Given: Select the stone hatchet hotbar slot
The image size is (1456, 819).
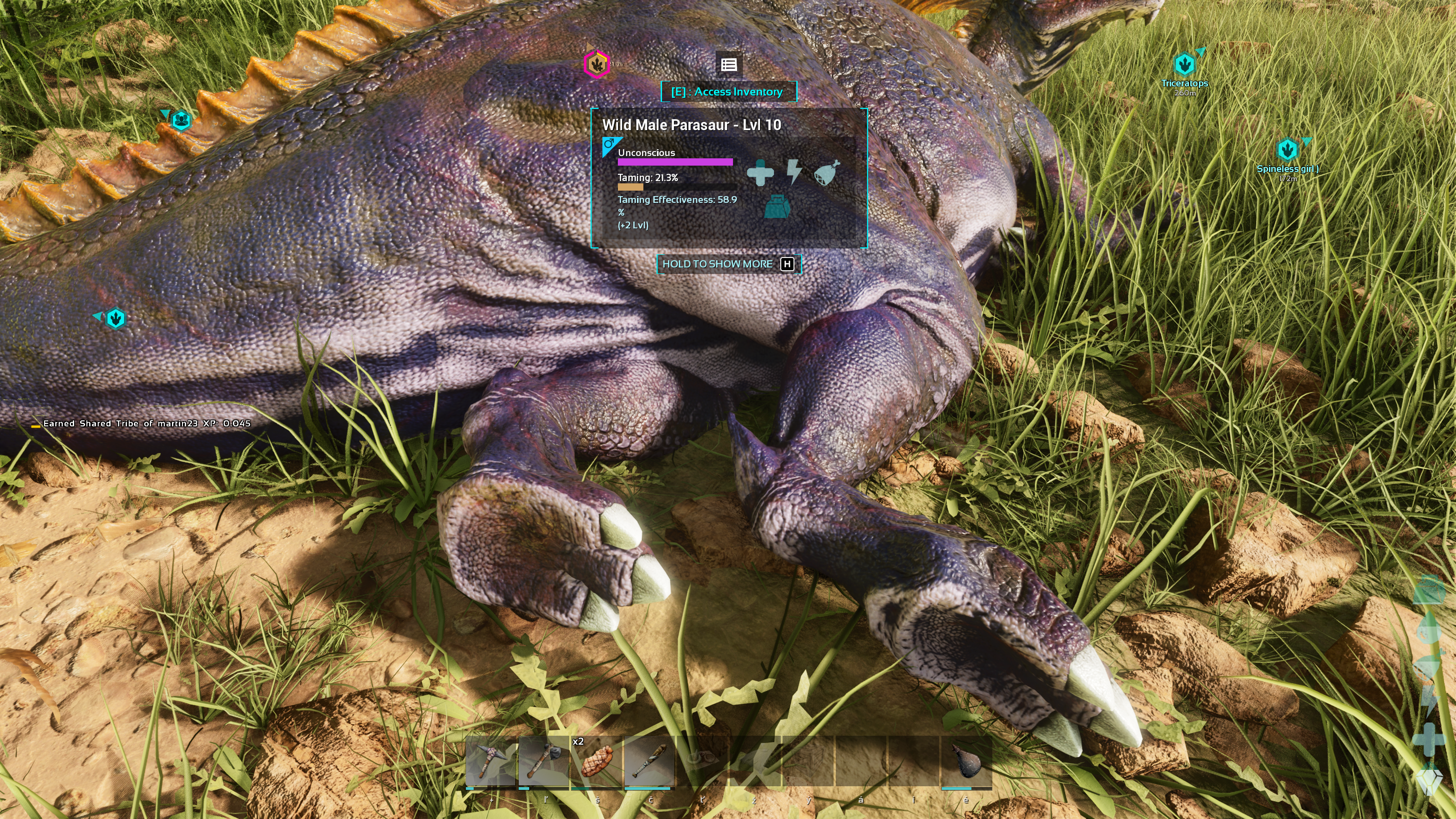Looking at the screenshot, I should click(x=543, y=761).
